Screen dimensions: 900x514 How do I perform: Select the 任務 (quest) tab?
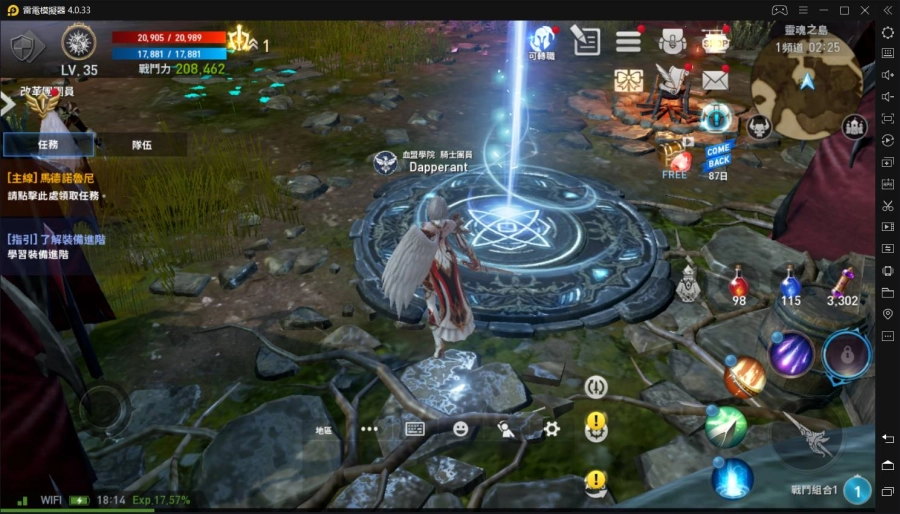pyautogui.click(x=48, y=144)
